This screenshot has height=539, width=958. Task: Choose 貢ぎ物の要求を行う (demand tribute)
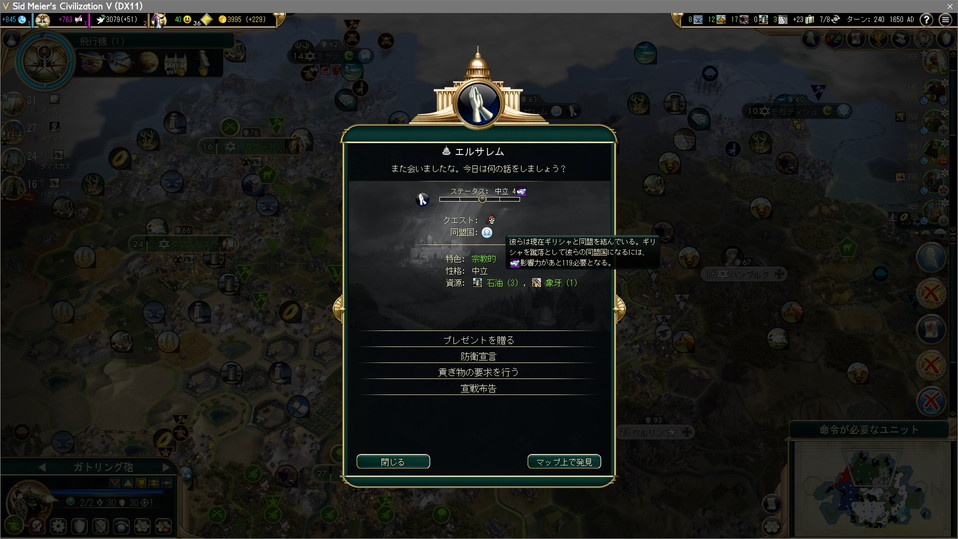pyautogui.click(x=478, y=372)
